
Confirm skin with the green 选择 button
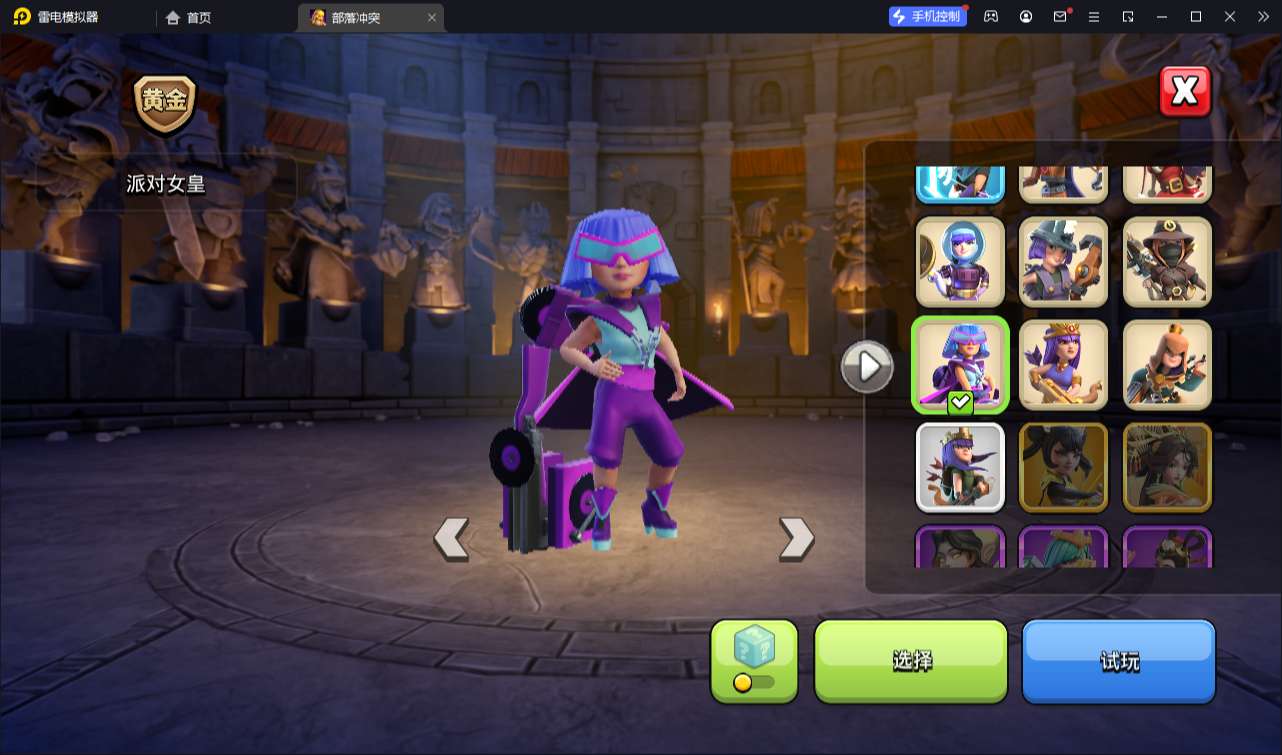911,661
